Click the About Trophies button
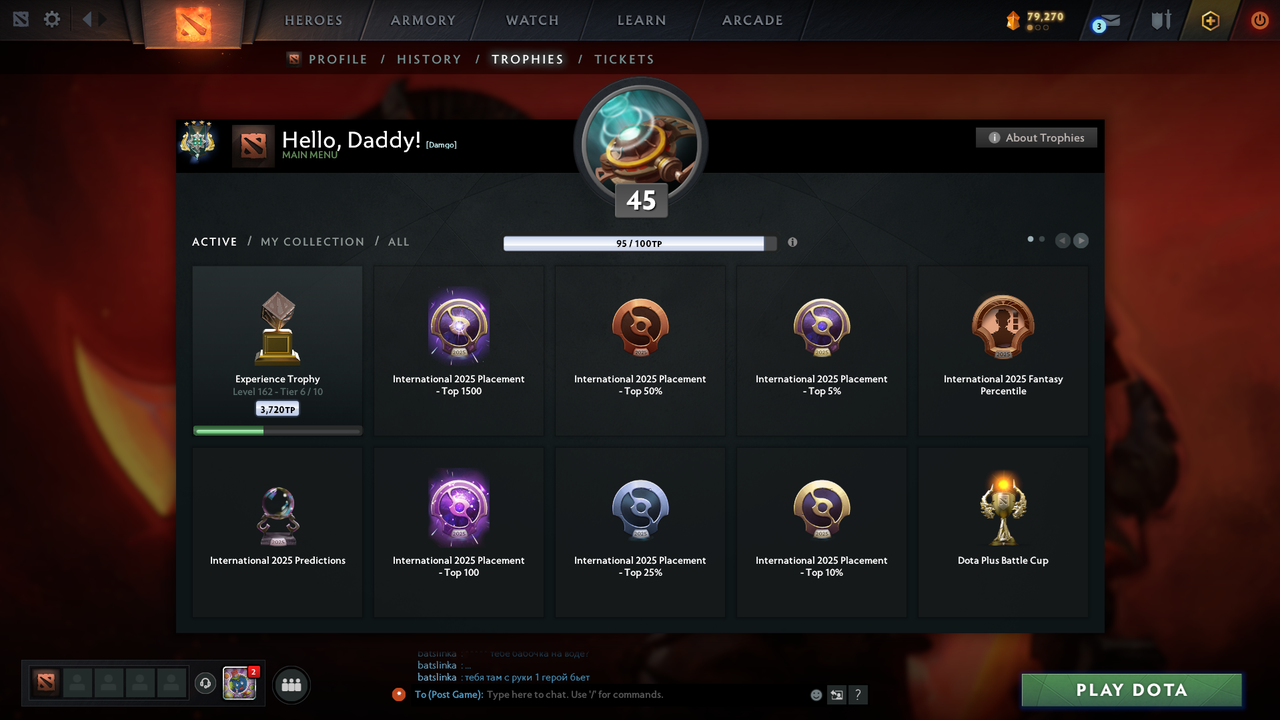Image resolution: width=1280 pixels, height=720 pixels. point(1036,137)
